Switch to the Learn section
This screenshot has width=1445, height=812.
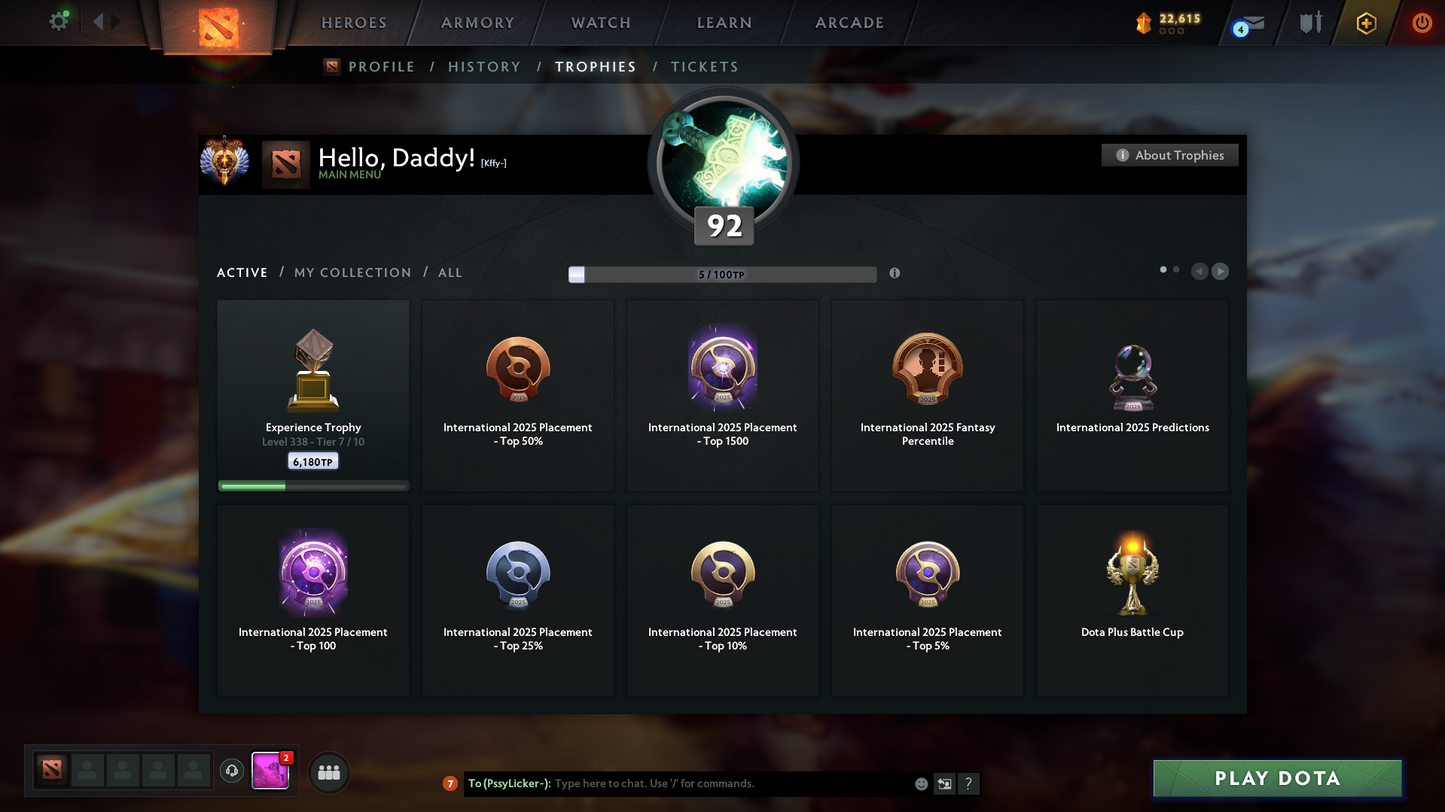724,23
